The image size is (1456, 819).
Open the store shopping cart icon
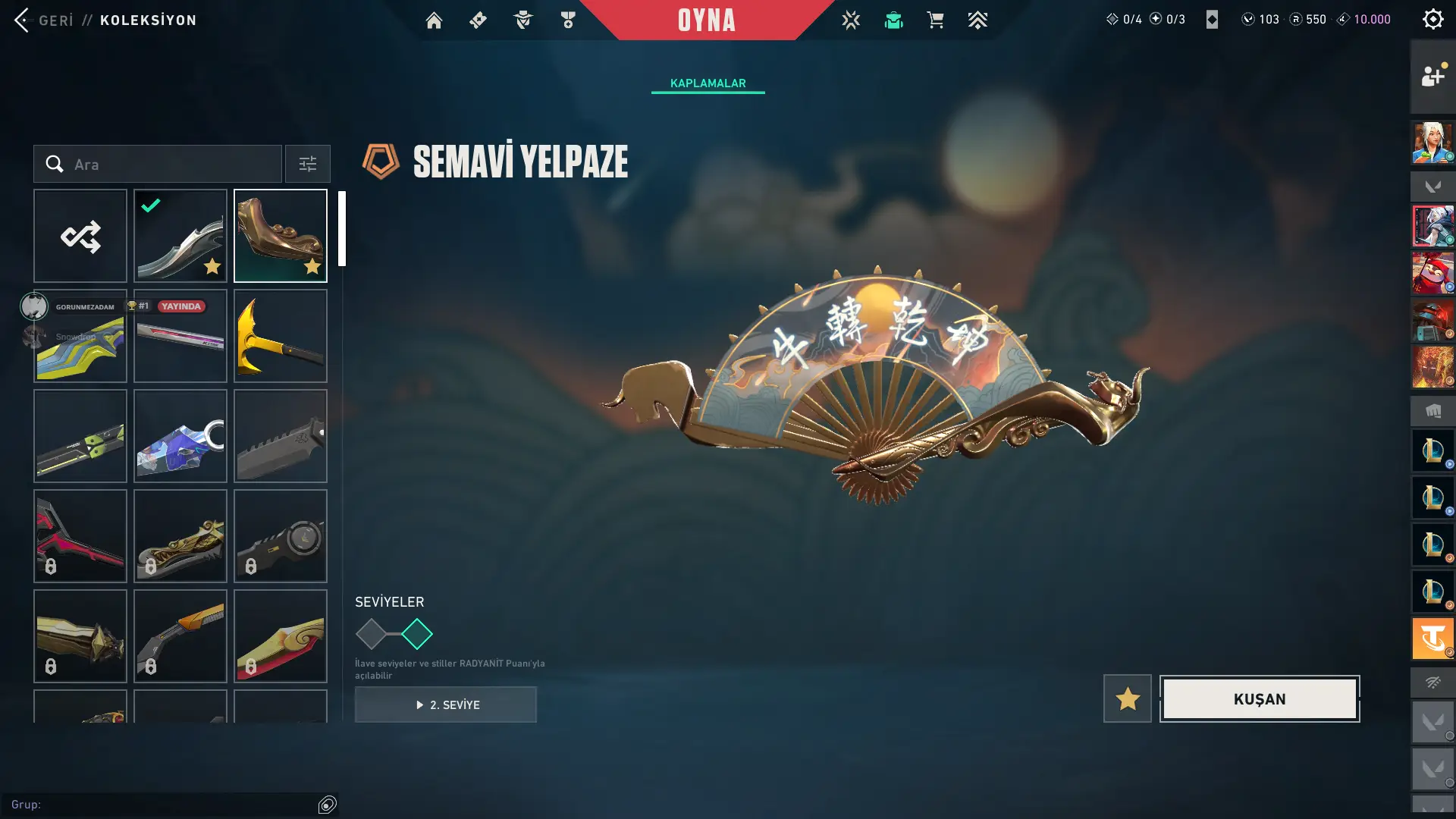[x=935, y=20]
